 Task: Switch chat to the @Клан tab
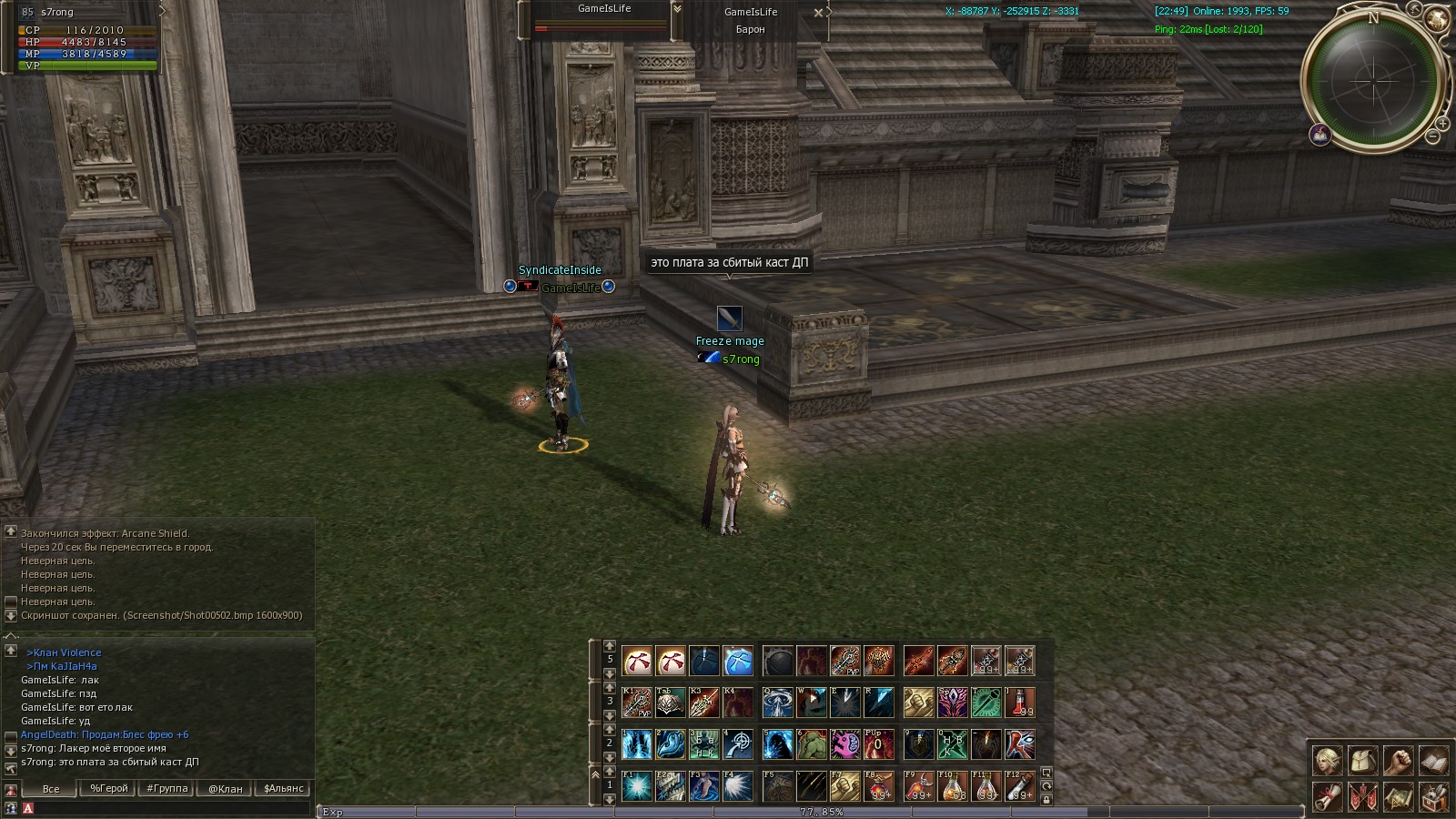[226, 789]
